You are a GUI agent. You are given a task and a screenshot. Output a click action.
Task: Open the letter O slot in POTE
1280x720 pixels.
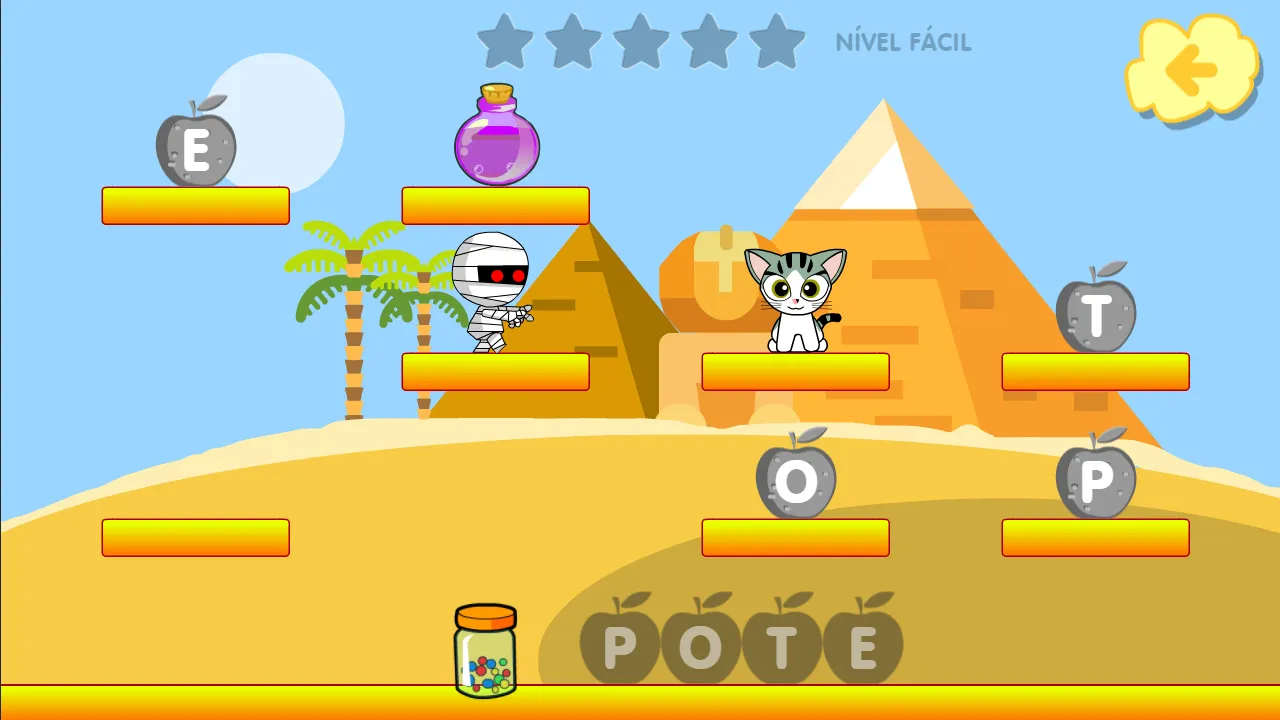pos(700,645)
